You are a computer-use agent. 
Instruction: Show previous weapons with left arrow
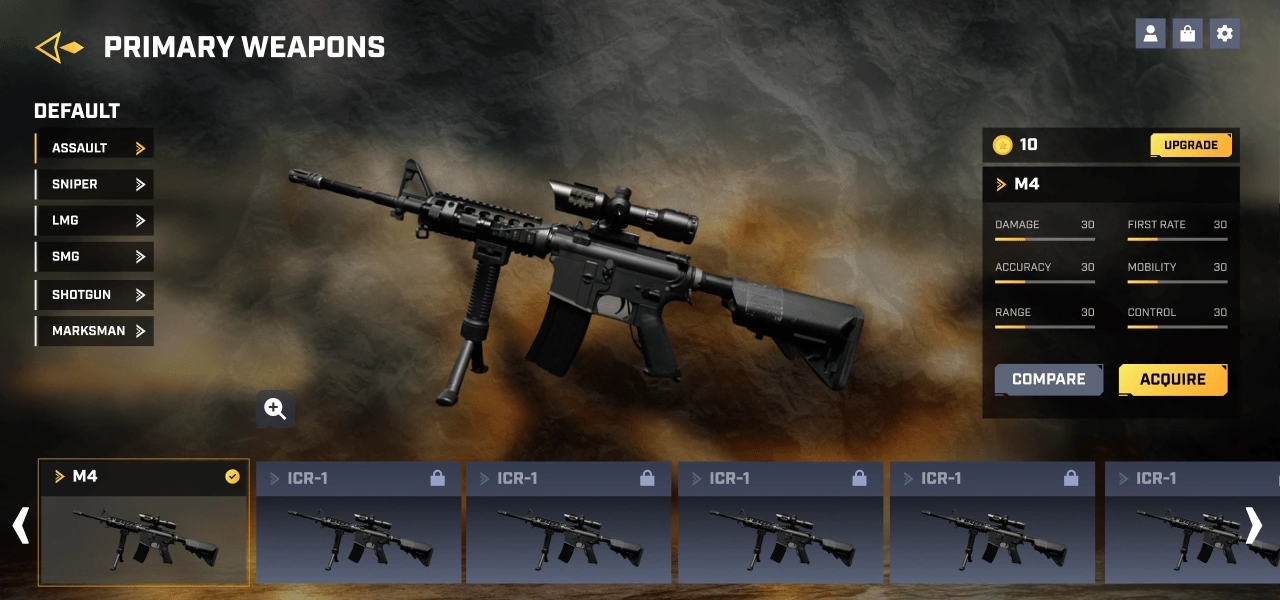click(20, 525)
